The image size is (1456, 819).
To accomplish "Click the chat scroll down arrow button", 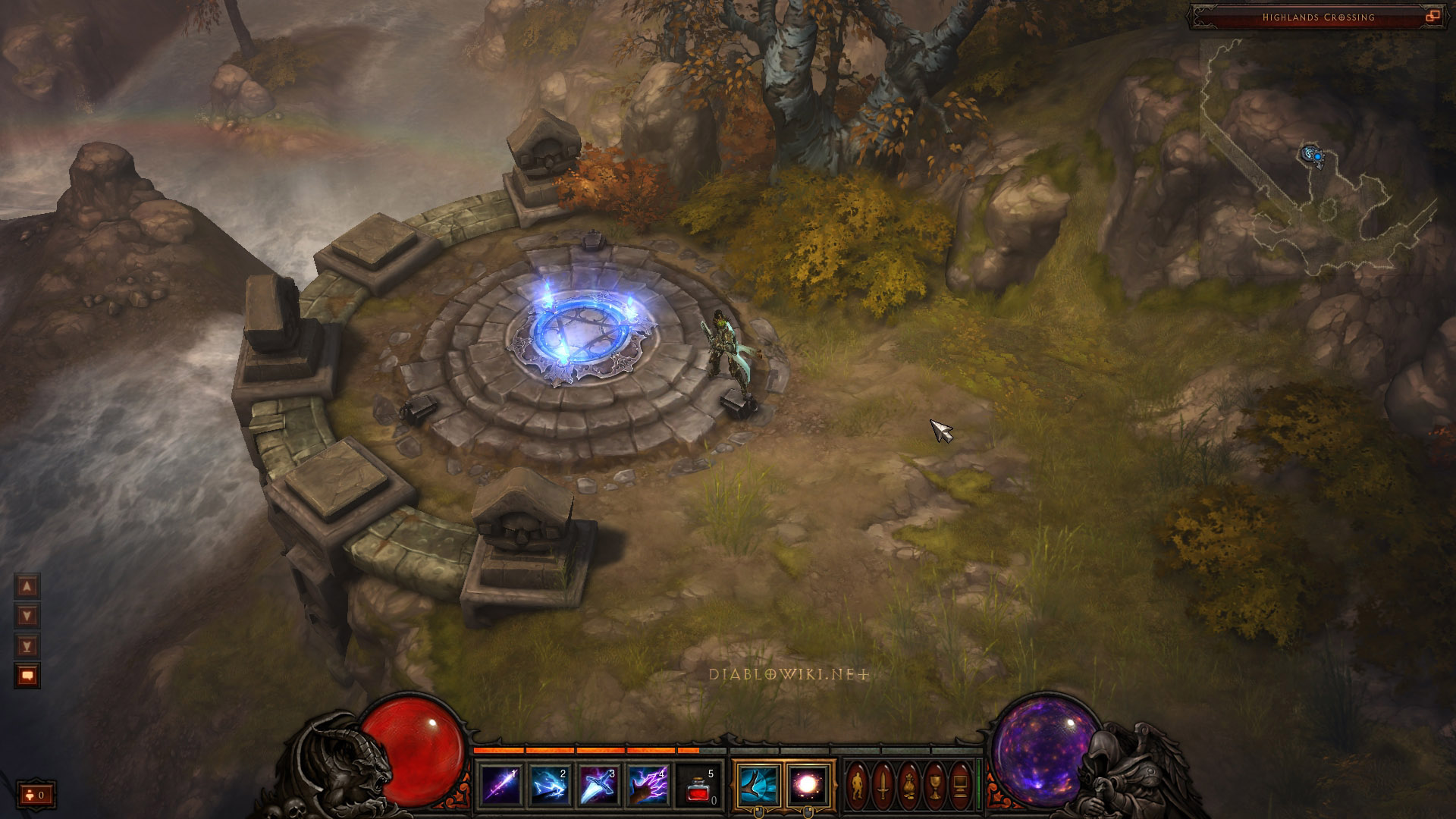I will pos(27,616).
